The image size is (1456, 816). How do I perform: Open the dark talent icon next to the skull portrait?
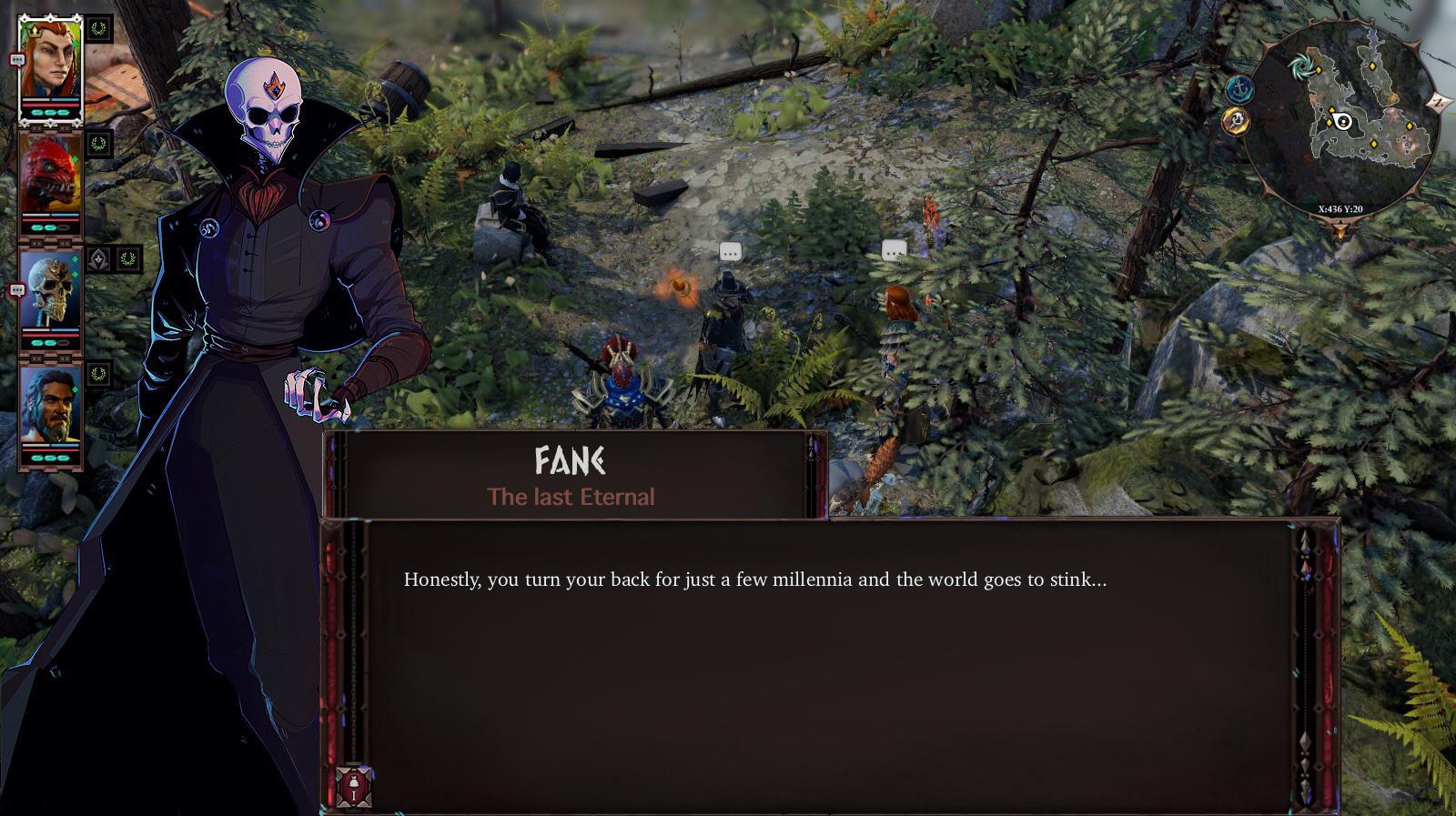[99, 259]
